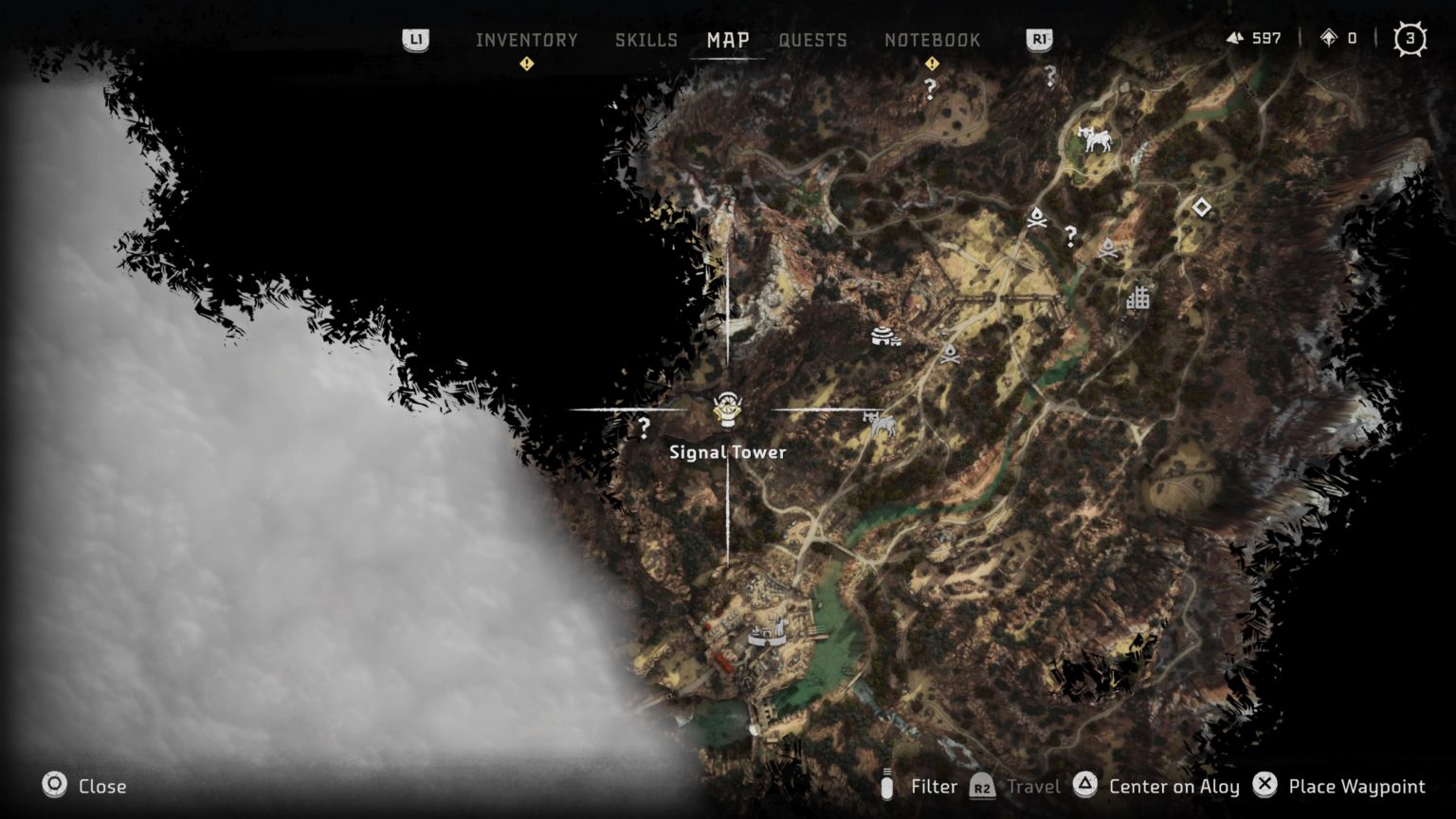Image resolution: width=1456 pixels, height=819 pixels.
Task: Click the question mark marker left of Signal Tower
Action: tap(646, 426)
